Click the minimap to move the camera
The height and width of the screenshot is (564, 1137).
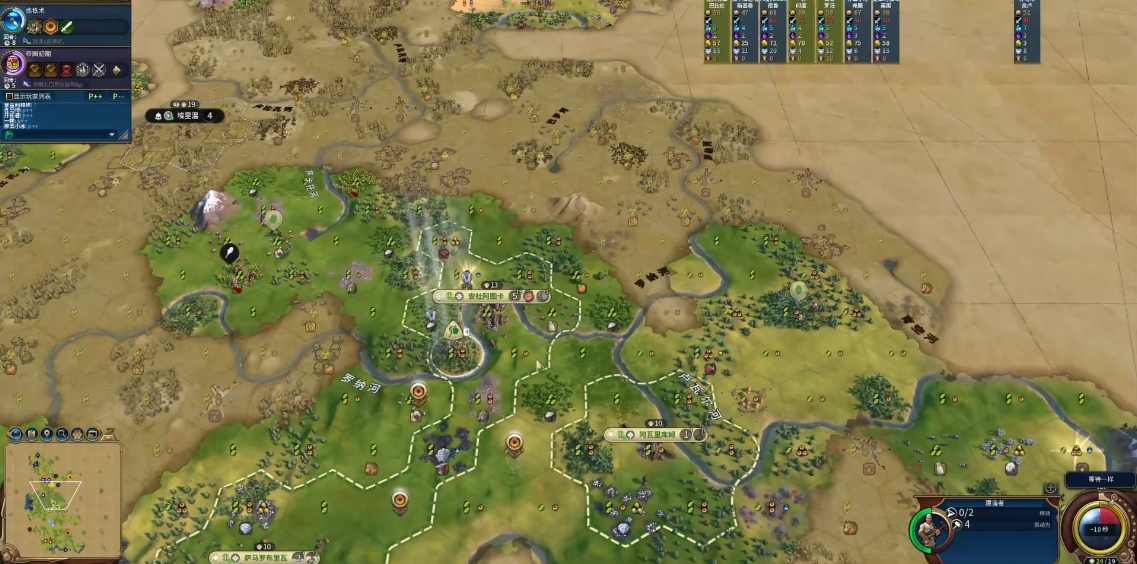click(62, 500)
